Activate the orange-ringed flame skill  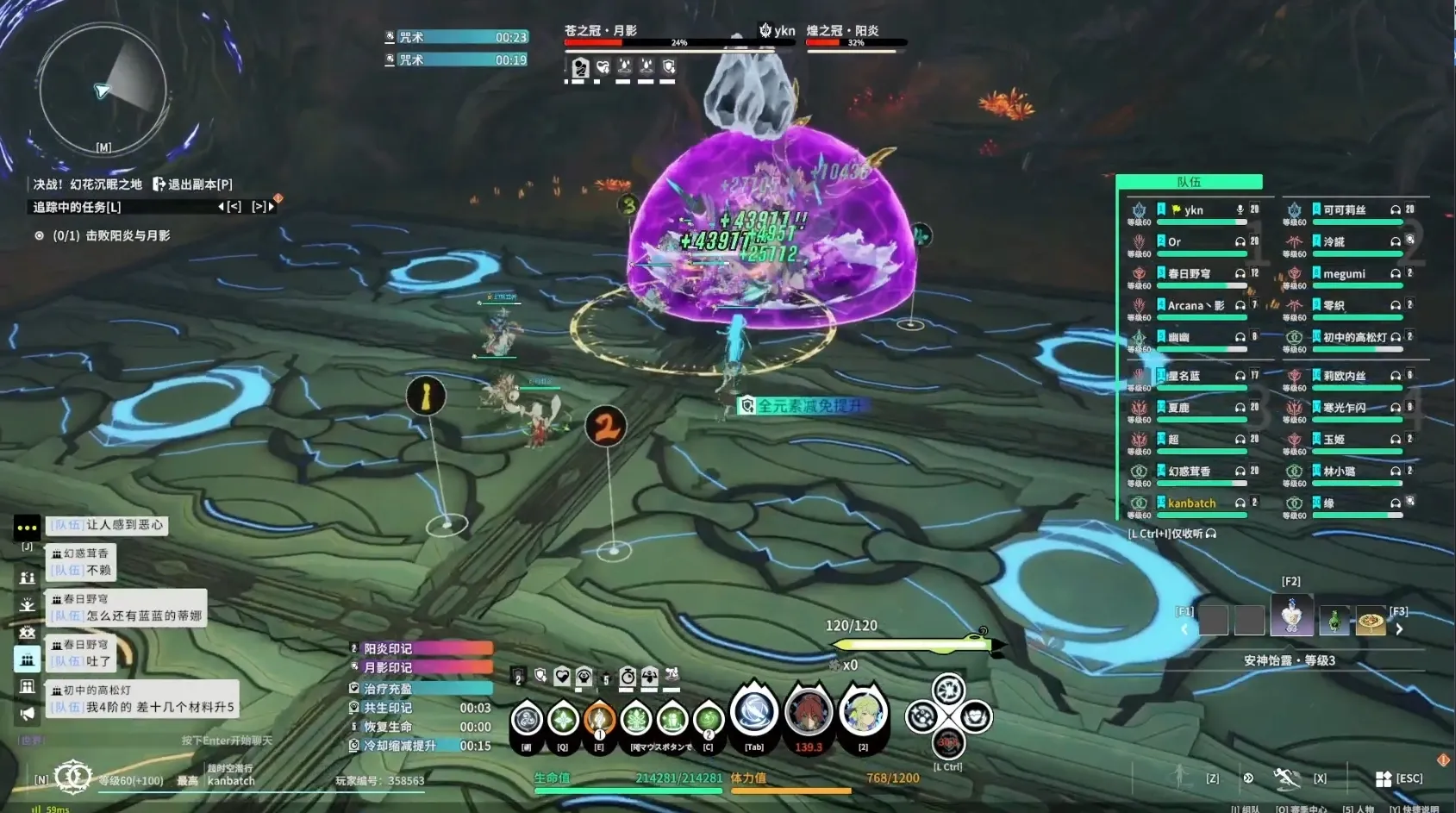click(x=599, y=717)
